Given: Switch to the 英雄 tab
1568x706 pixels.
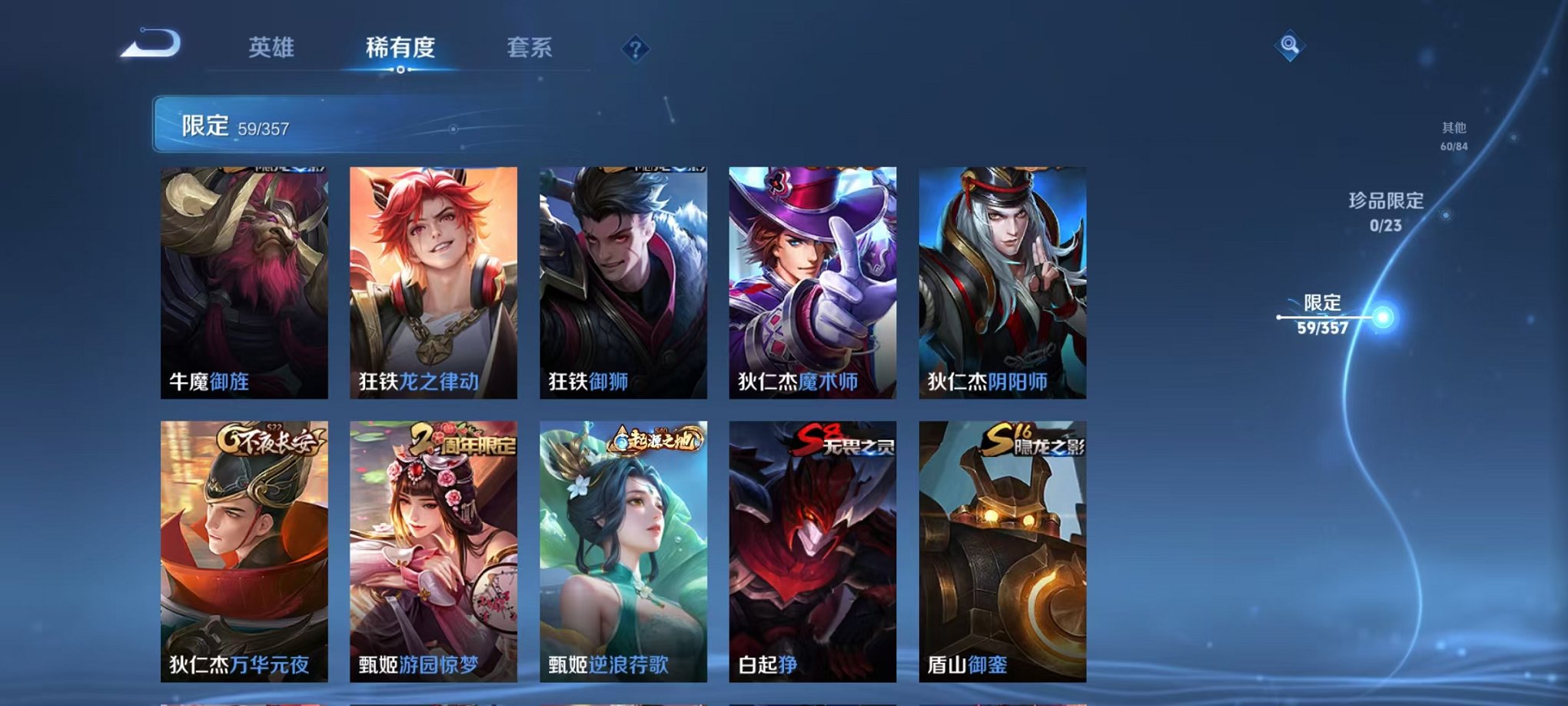Looking at the screenshot, I should pos(273,46).
